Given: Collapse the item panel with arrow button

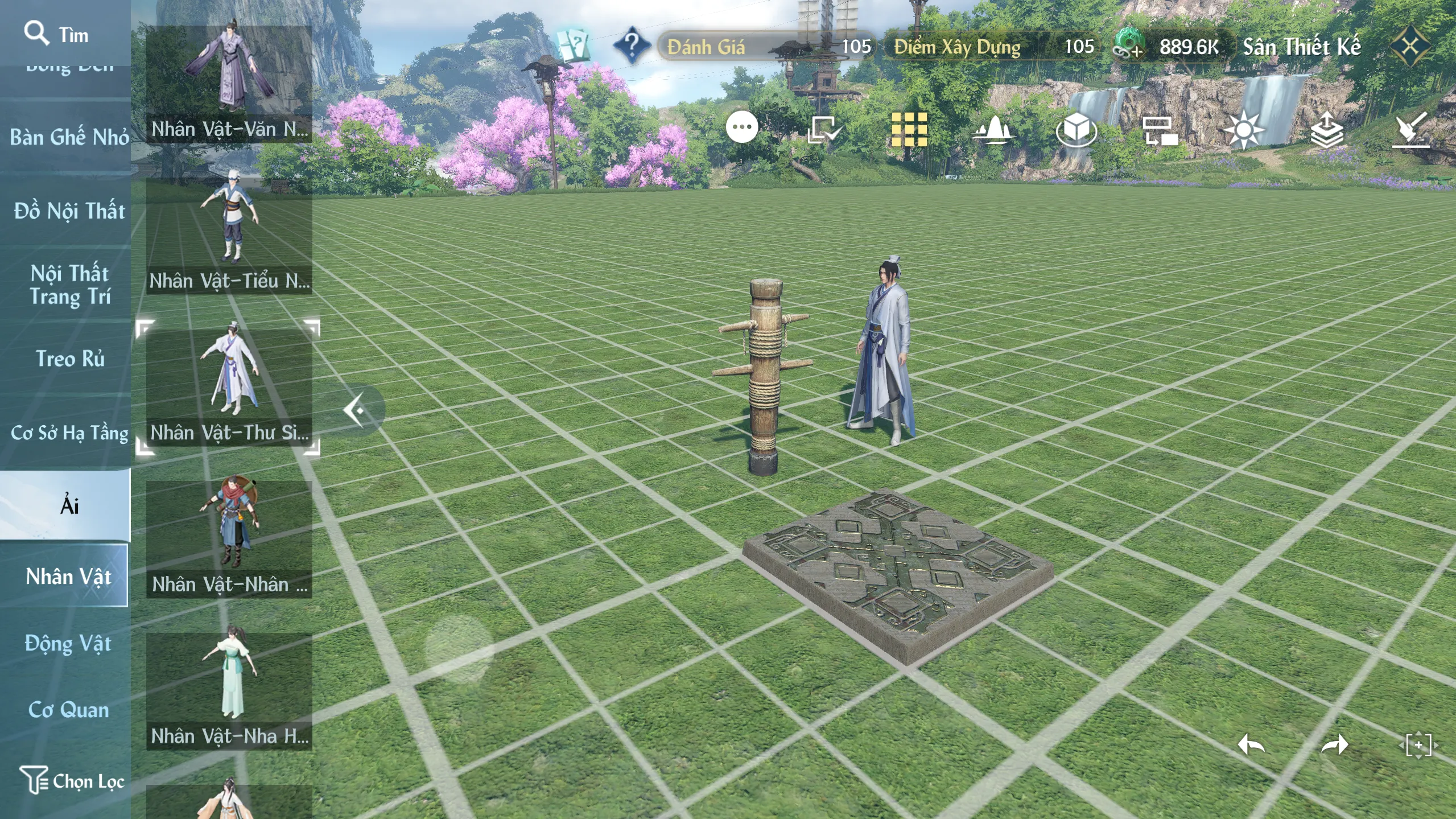Looking at the screenshot, I should pos(357,410).
